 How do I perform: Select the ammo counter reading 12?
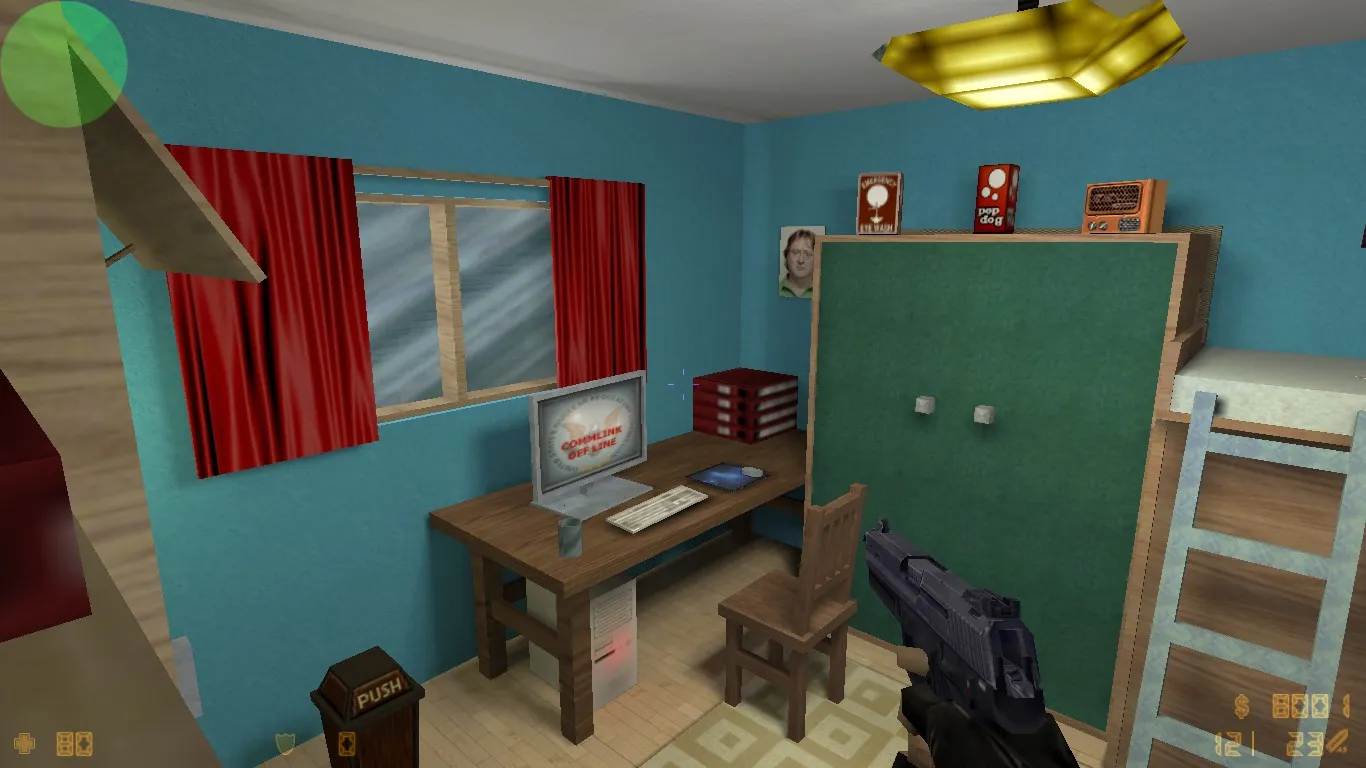1228,743
